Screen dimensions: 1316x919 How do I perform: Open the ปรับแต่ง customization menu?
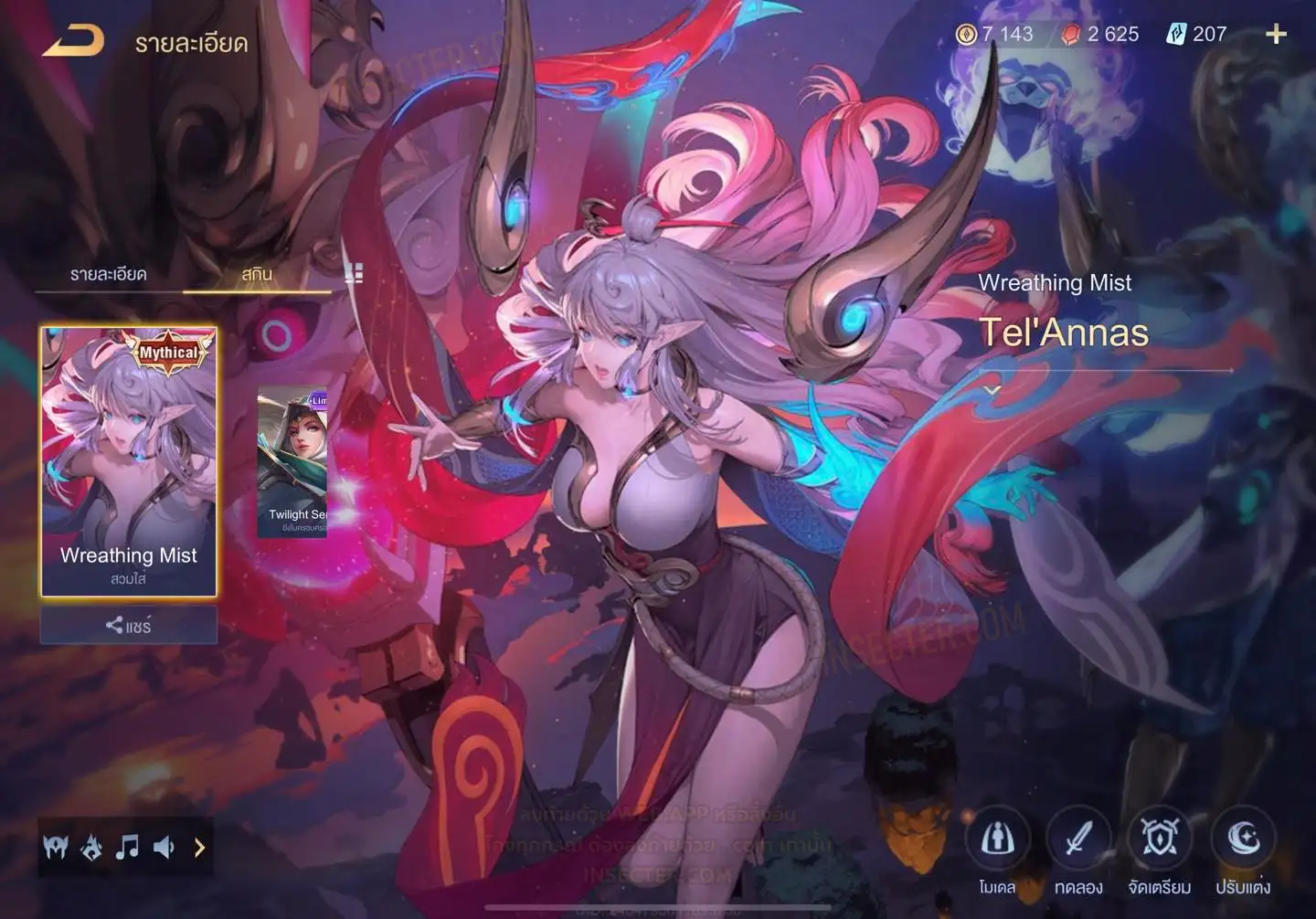pos(1242,840)
